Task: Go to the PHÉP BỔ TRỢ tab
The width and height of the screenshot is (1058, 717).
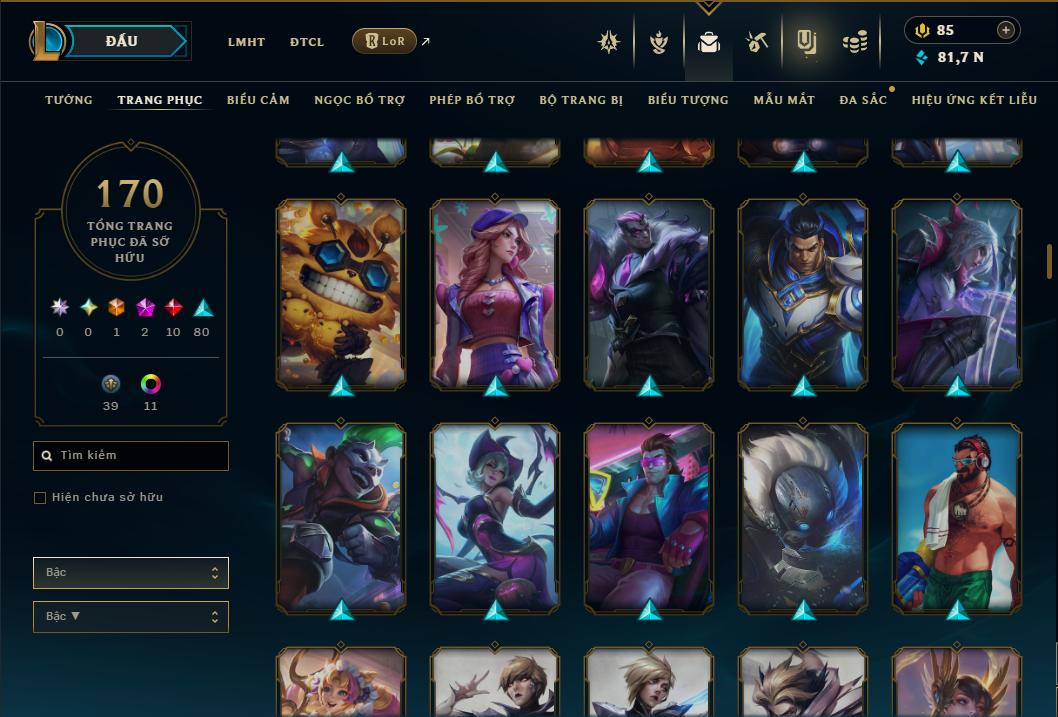Action: click(x=472, y=100)
